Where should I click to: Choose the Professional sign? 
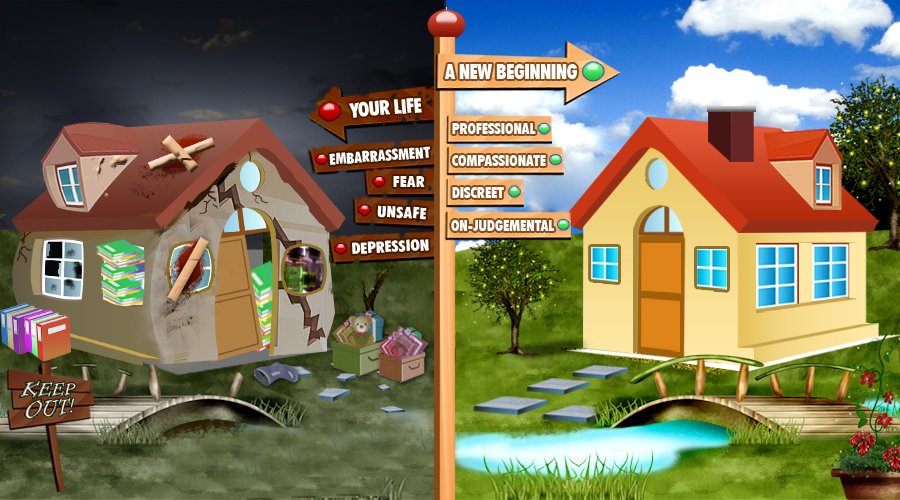click(x=499, y=129)
